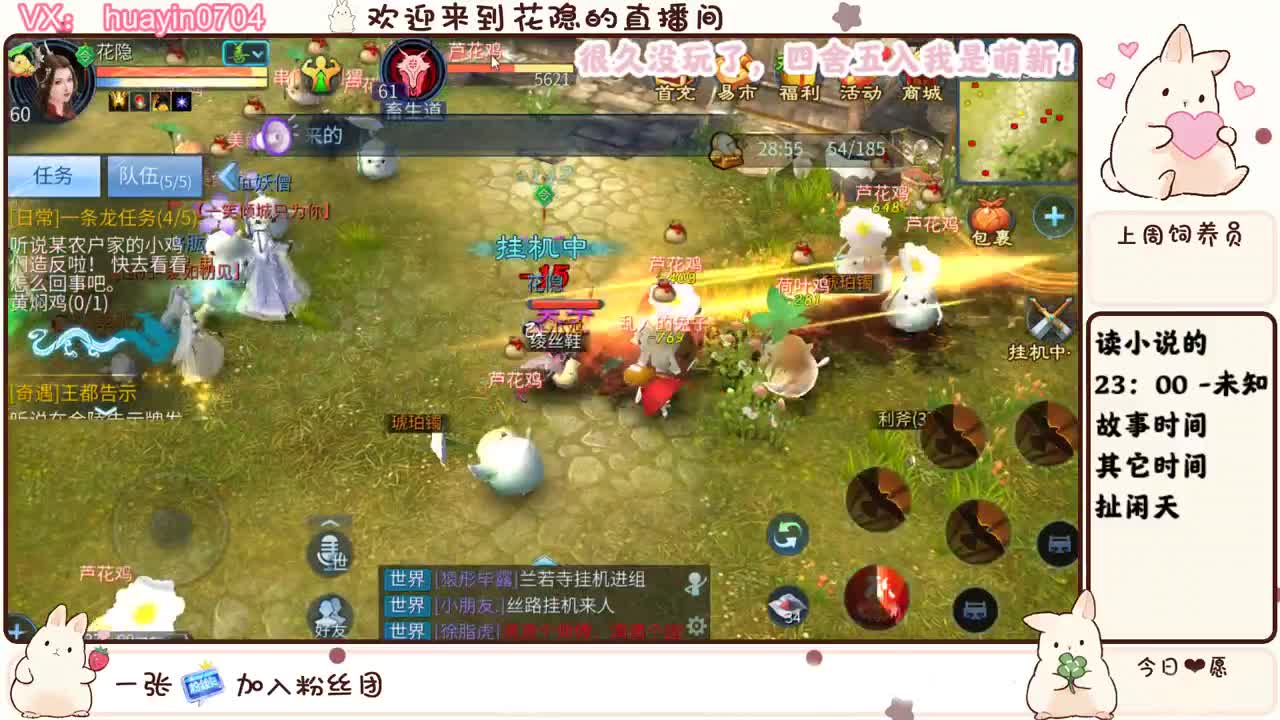Click the treasure chest beside the 28:55 timer
The height and width of the screenshot is (720, 1280).
point(725,150)
